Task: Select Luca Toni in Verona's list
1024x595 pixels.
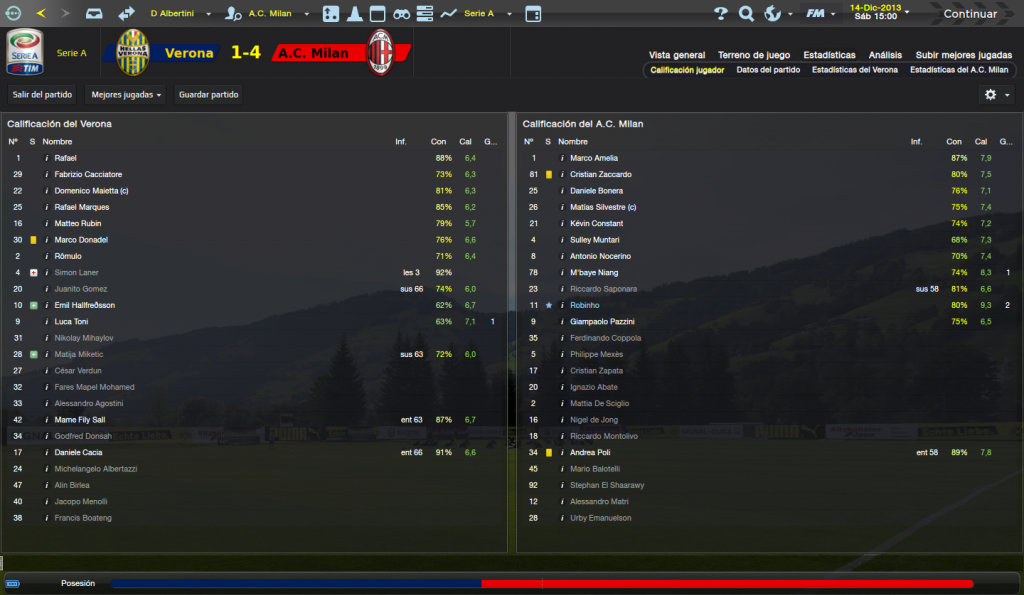Action: tap(71, 321)
